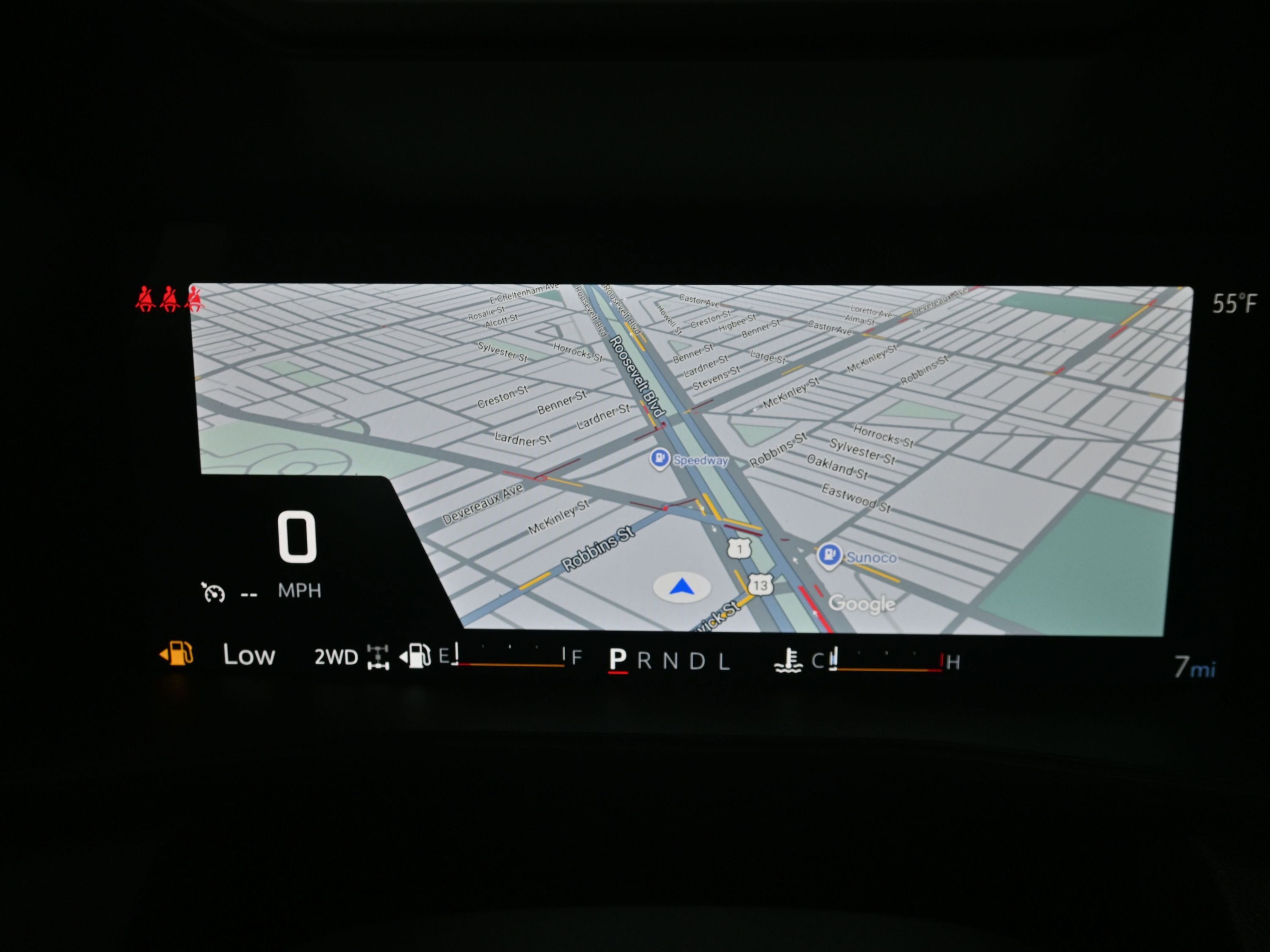The height and width of the screenshot is (952, 1270).
Task: Choose the highlighted P gear indicator
Action: (x=618, y=660)
